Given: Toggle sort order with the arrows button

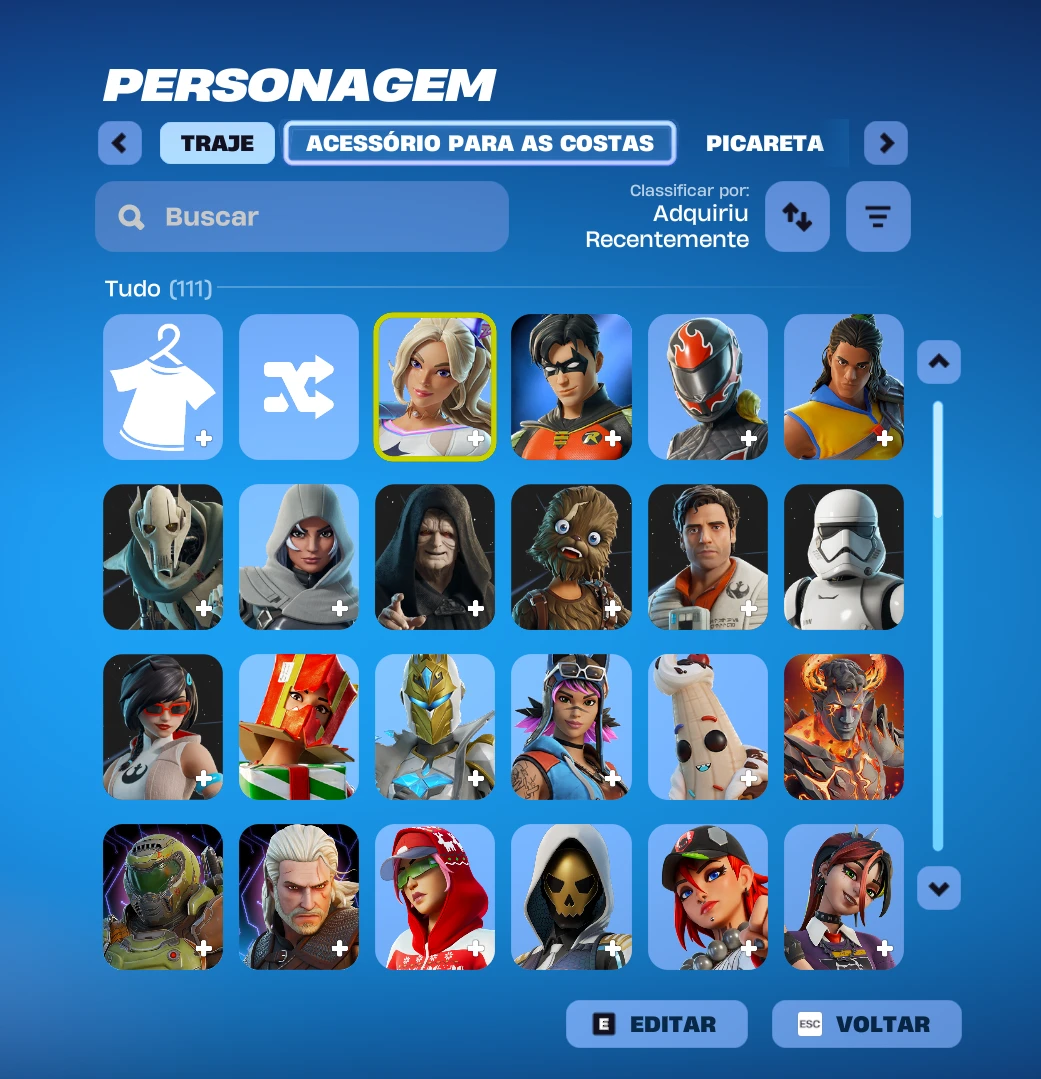Looking at the screenshot, I should (x=797, y=216).
